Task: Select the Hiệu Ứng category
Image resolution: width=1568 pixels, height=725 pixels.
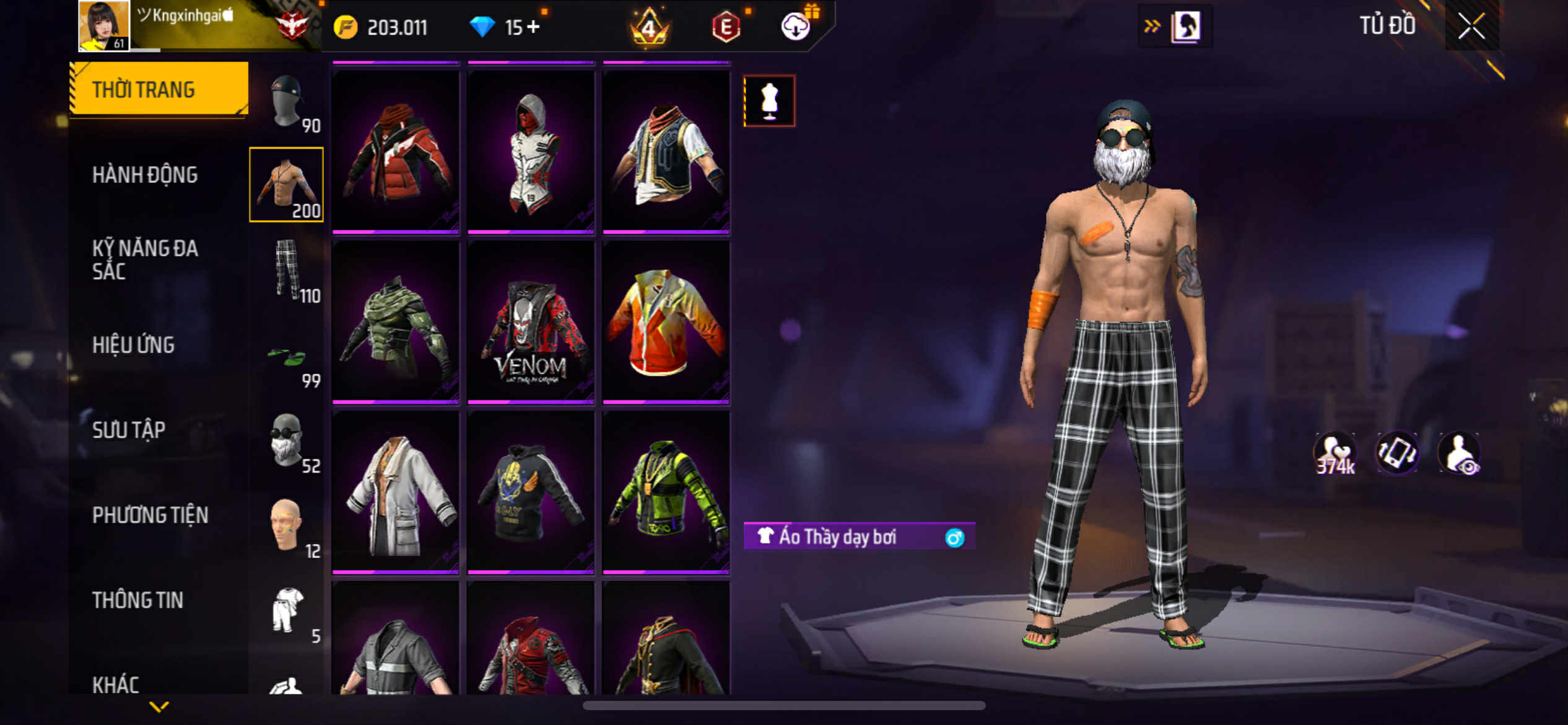Action: pos(133,345)
